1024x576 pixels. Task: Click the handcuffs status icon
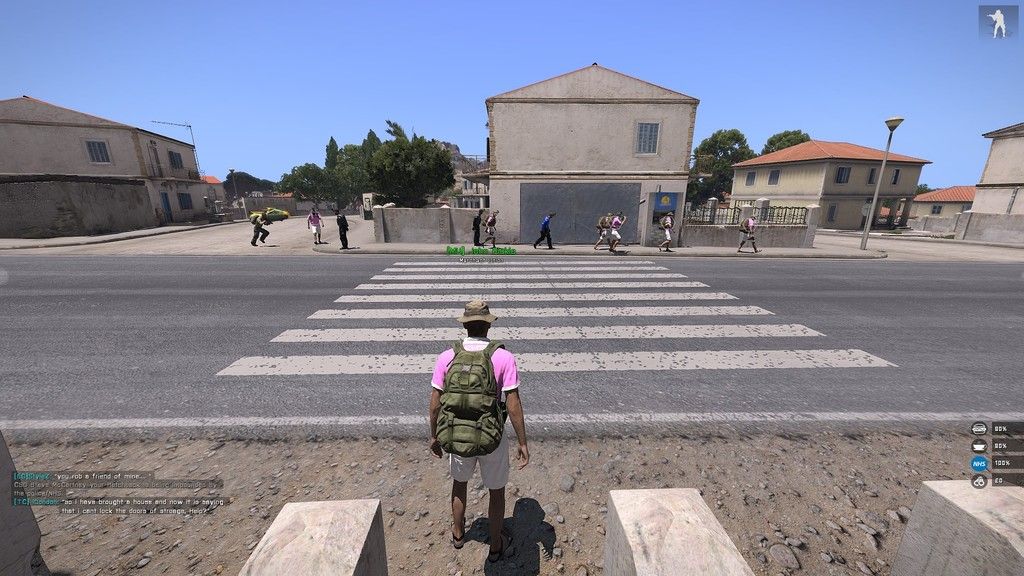click(979, 481)
